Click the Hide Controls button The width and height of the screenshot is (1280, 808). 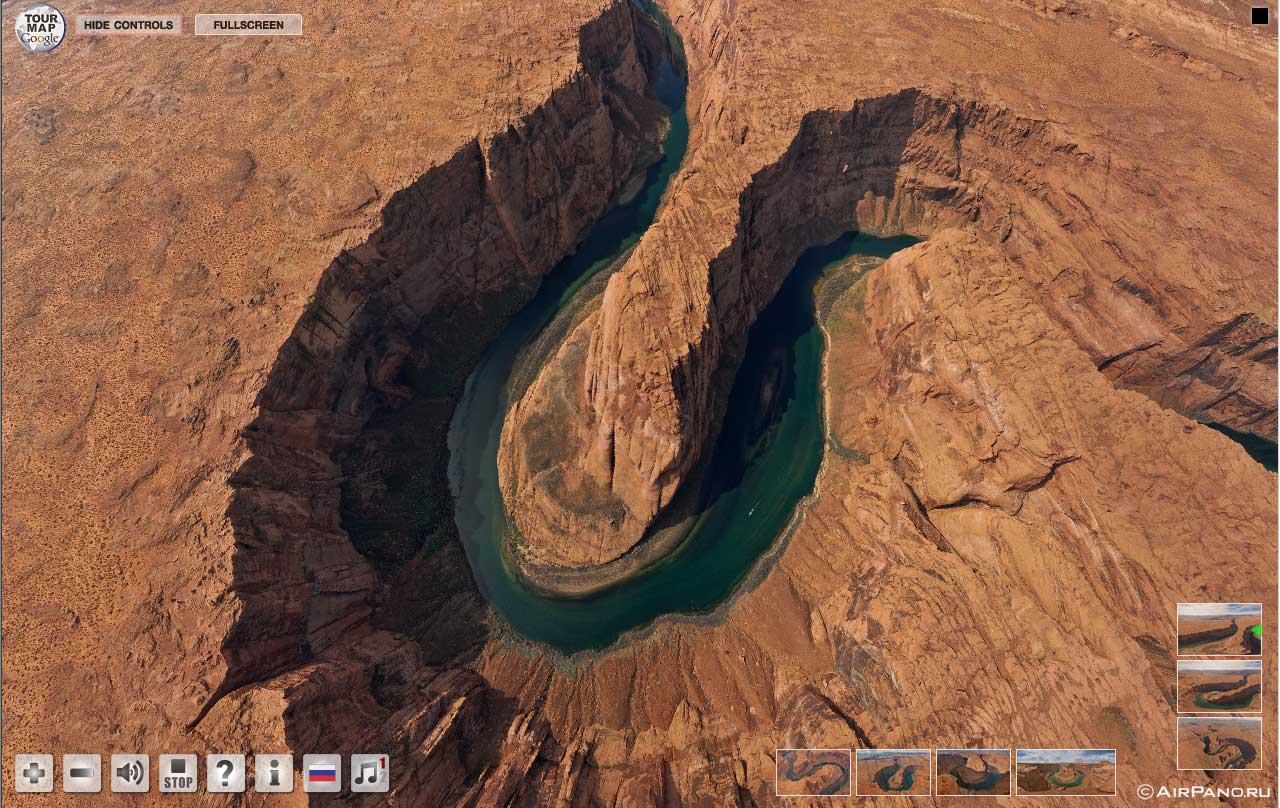128,25
